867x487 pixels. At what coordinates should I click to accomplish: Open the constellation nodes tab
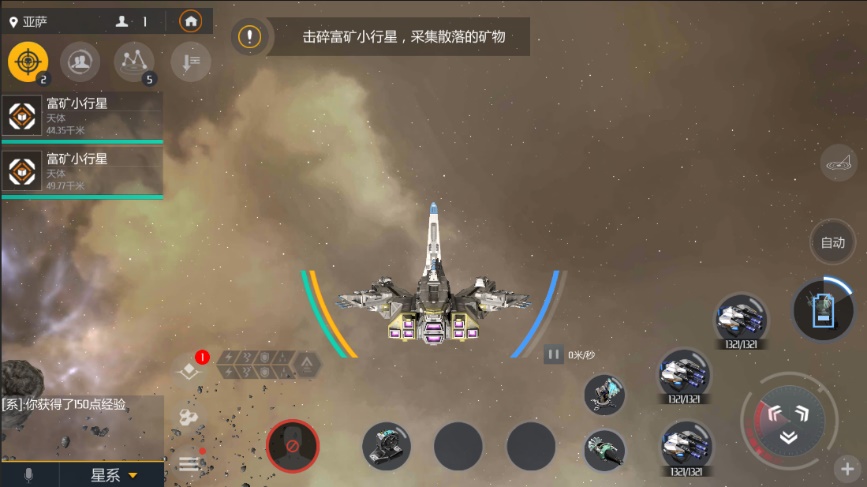[133, 63]
